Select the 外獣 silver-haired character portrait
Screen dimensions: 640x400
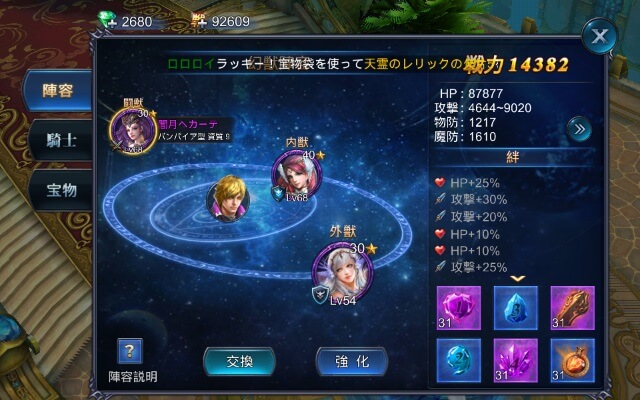click(337, 268)
